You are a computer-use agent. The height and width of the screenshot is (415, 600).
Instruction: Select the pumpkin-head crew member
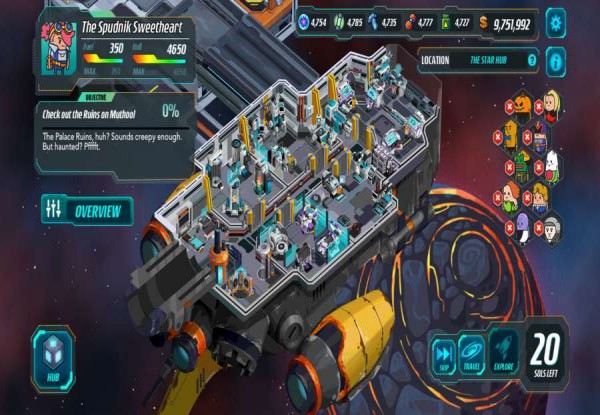click(524, 105)
